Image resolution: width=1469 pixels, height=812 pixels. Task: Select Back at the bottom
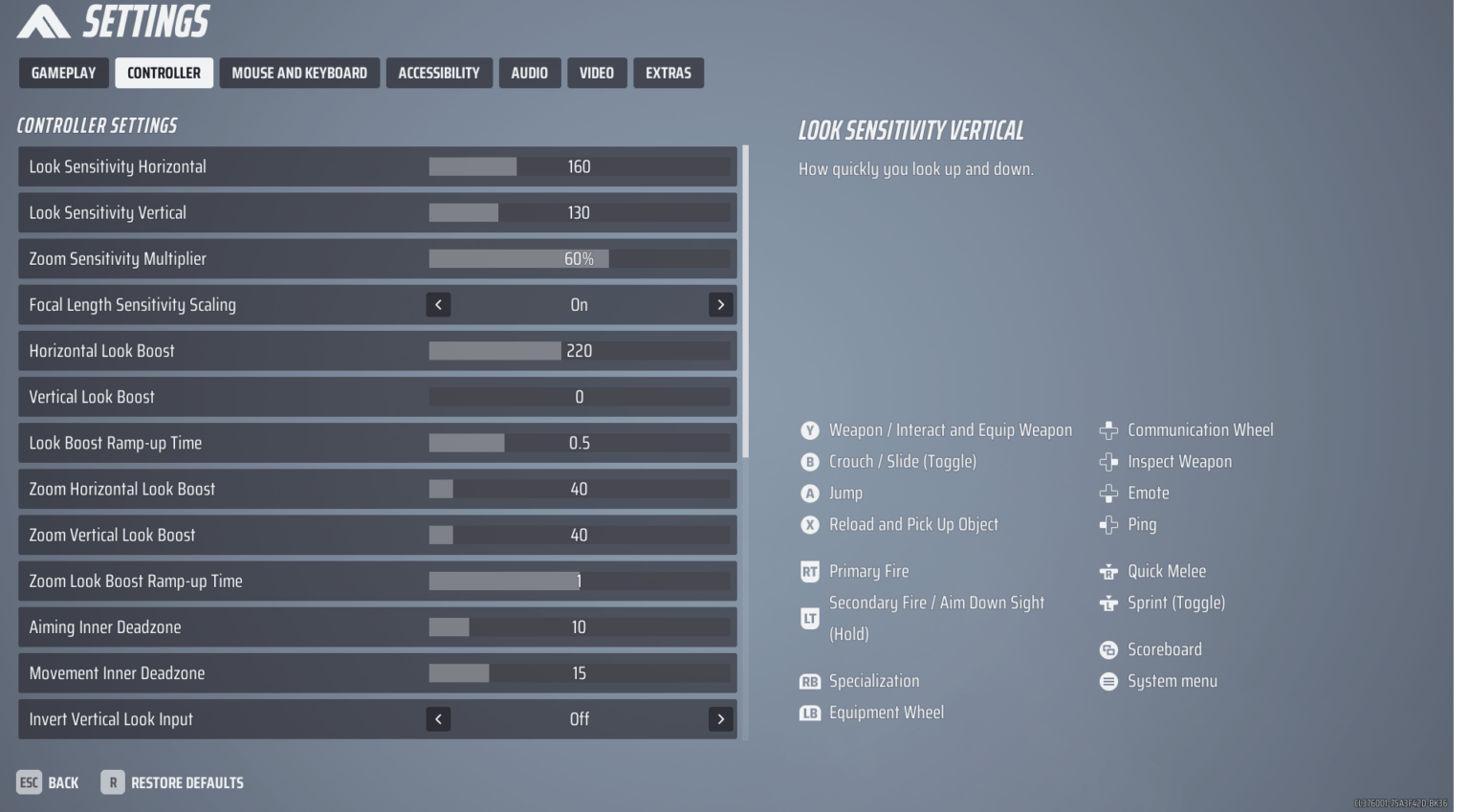(x=48, y=782)
